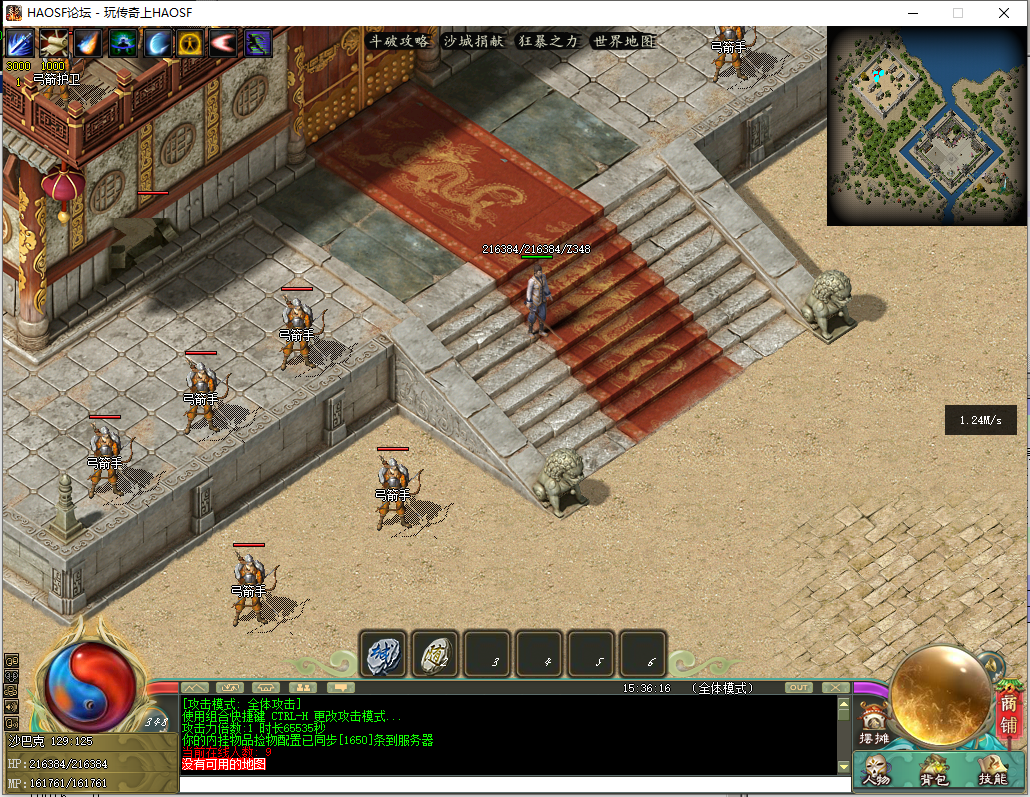Viewport: 1030px width, 797px height.
Task: Open the 技能 skills panel
Action: point(992,771)
